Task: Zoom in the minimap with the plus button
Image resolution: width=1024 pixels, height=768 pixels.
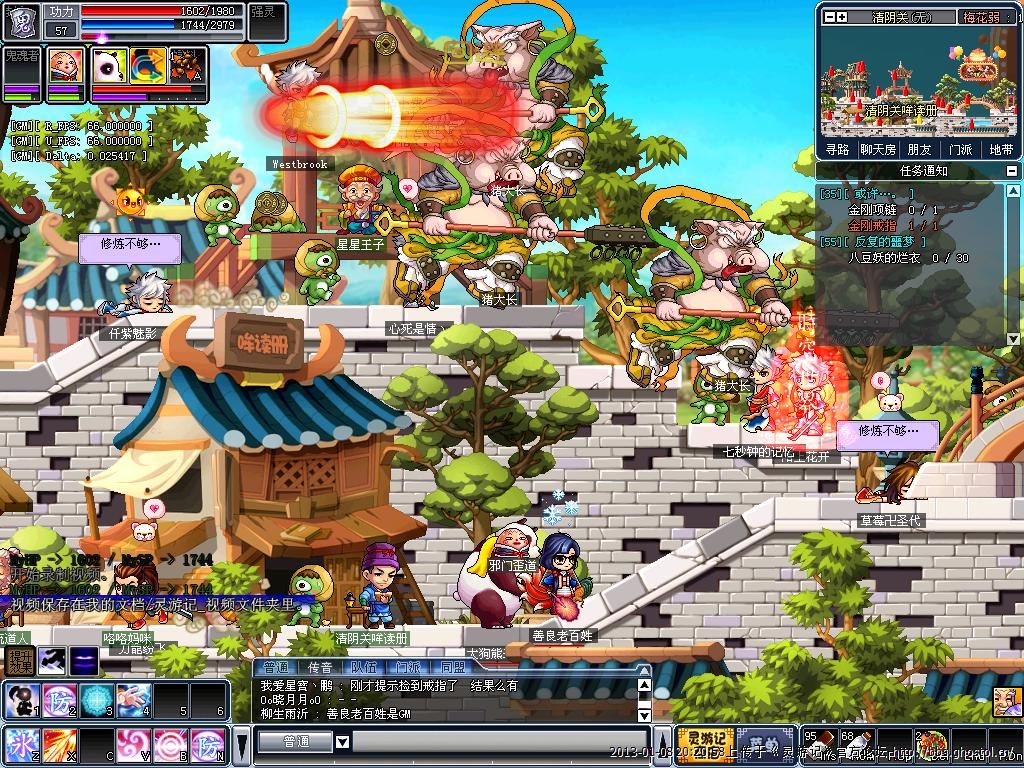Action: coord(842,17)
